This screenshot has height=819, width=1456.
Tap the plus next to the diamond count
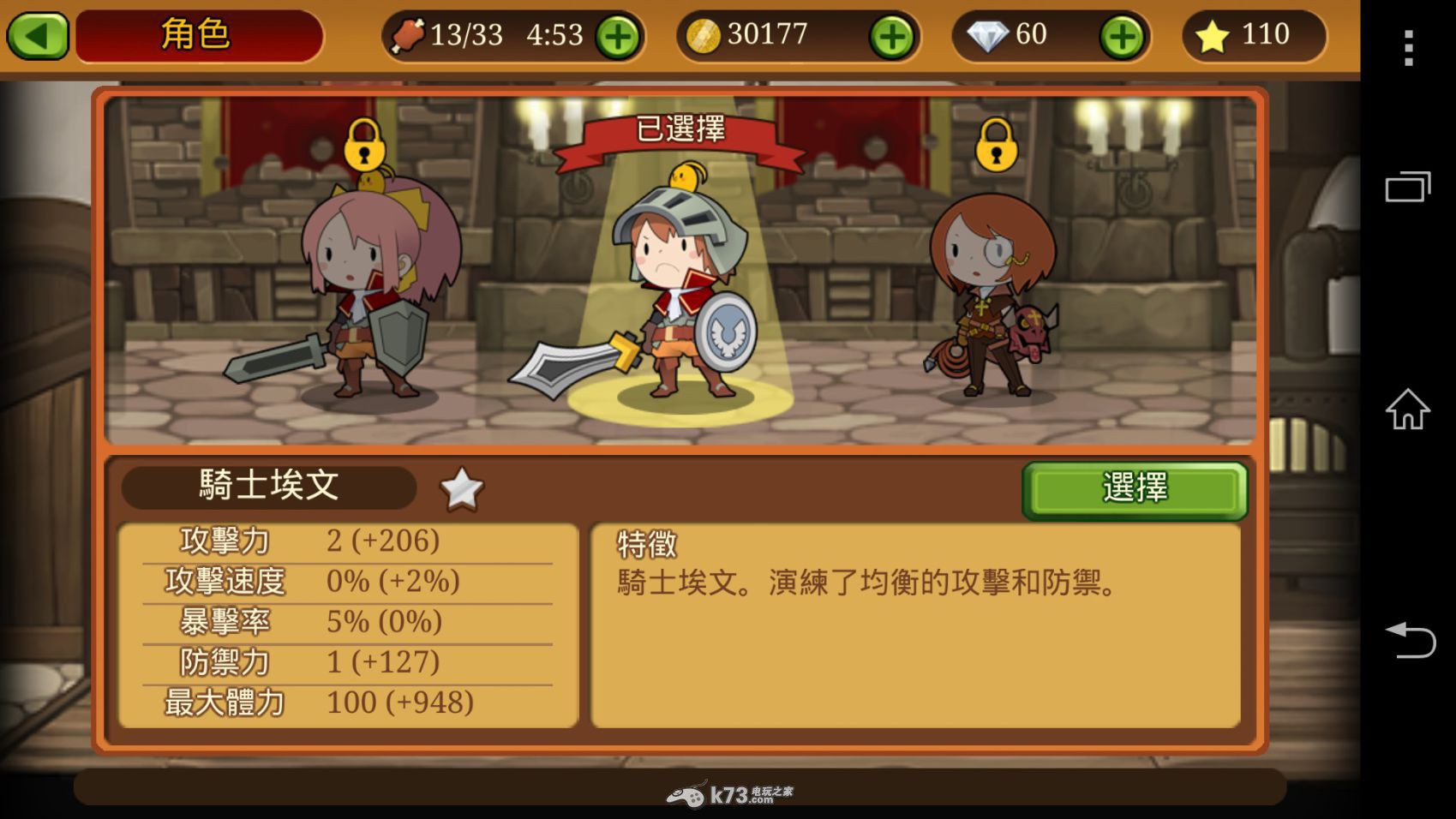(1120, 35)
